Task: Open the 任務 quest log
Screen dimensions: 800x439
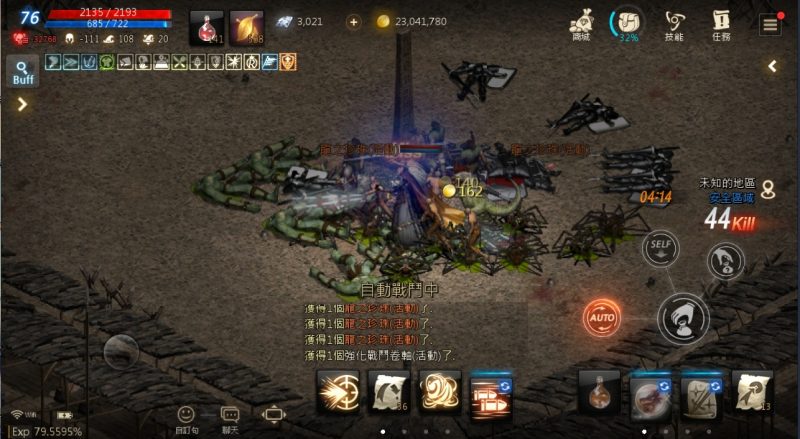Action: click(x=721, y=24)
